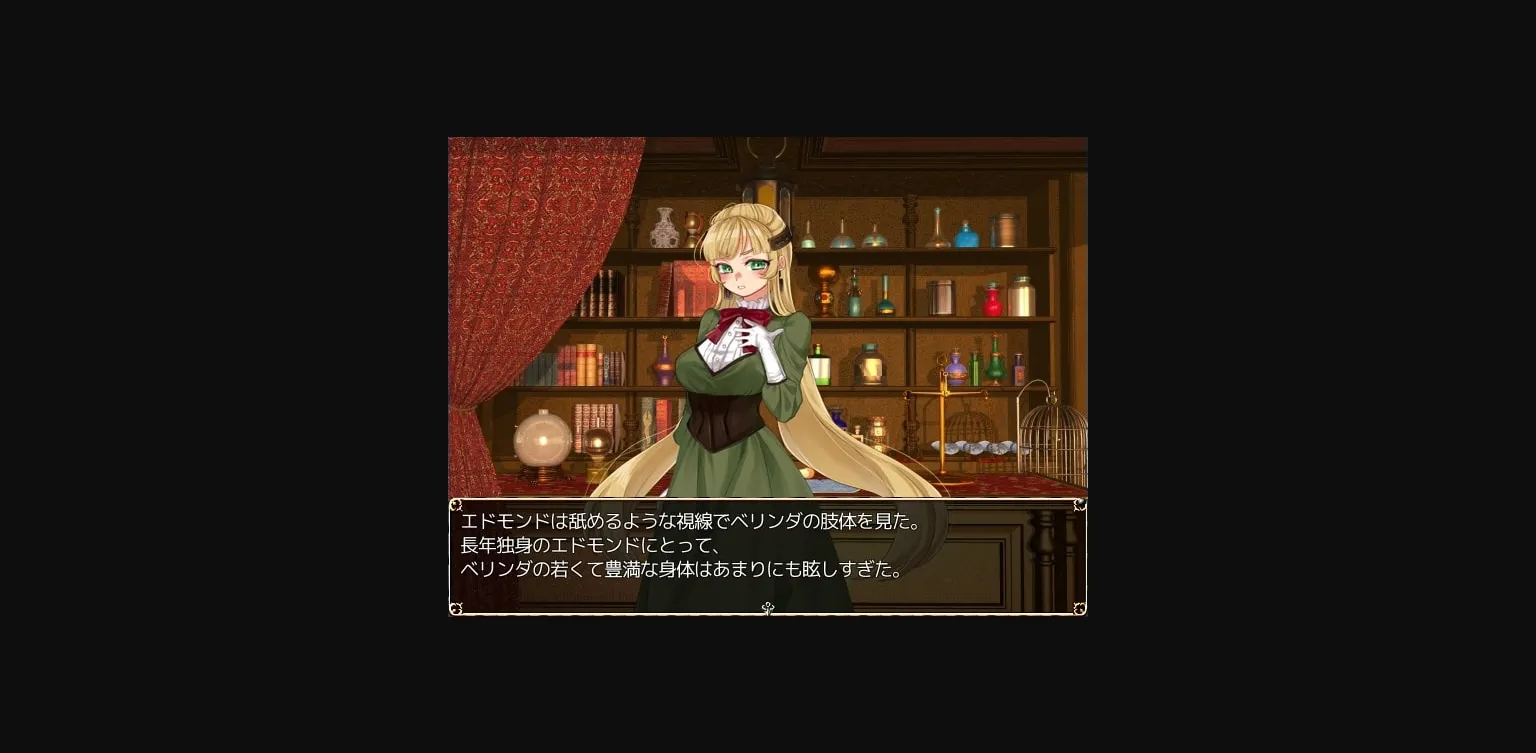This screenshot has height=753, width=1536.
Task: Click the top-left corner ornament of the dialogue frame
Action: coord(458,504)
